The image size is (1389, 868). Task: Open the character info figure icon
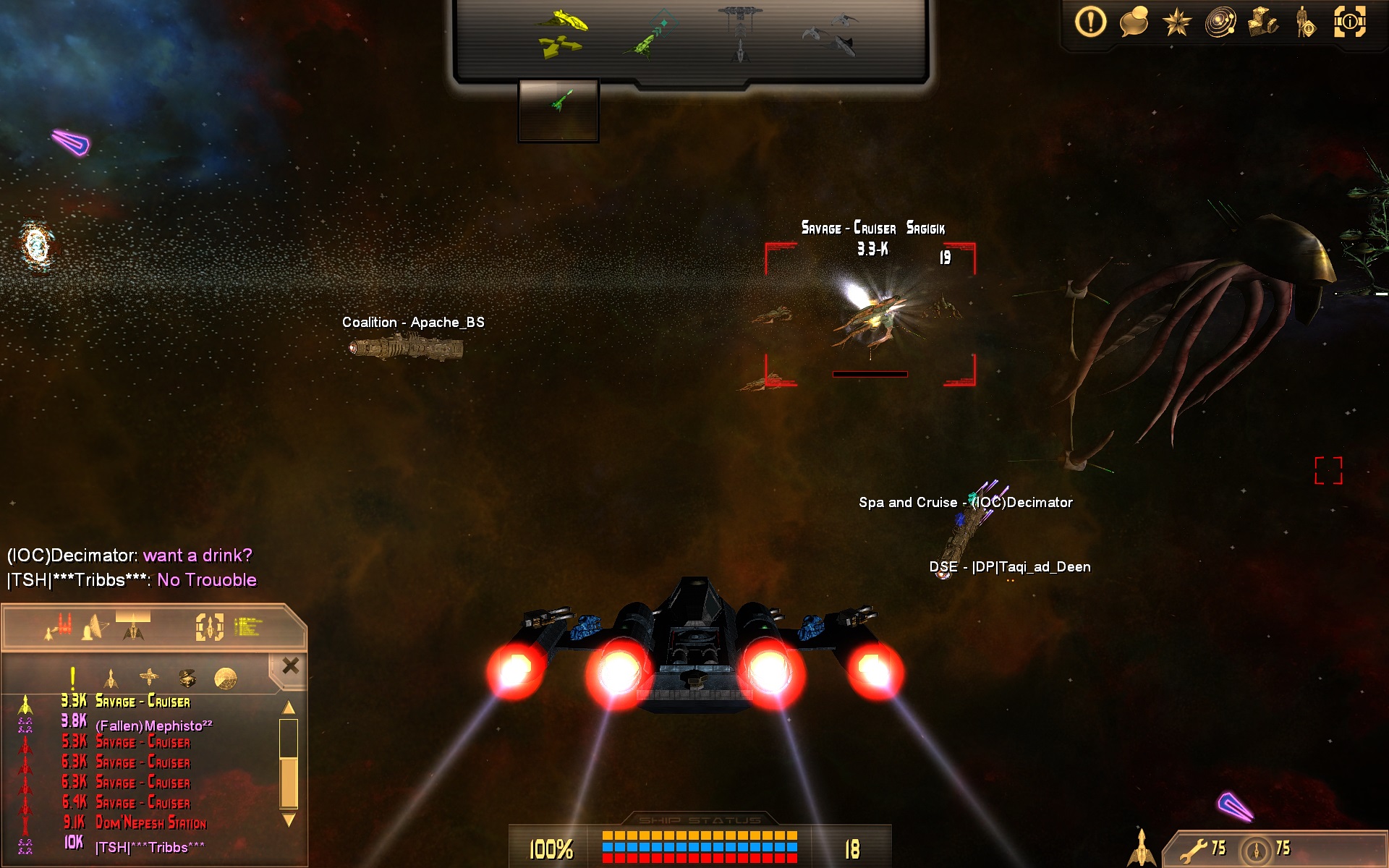tap(1306, 22)
